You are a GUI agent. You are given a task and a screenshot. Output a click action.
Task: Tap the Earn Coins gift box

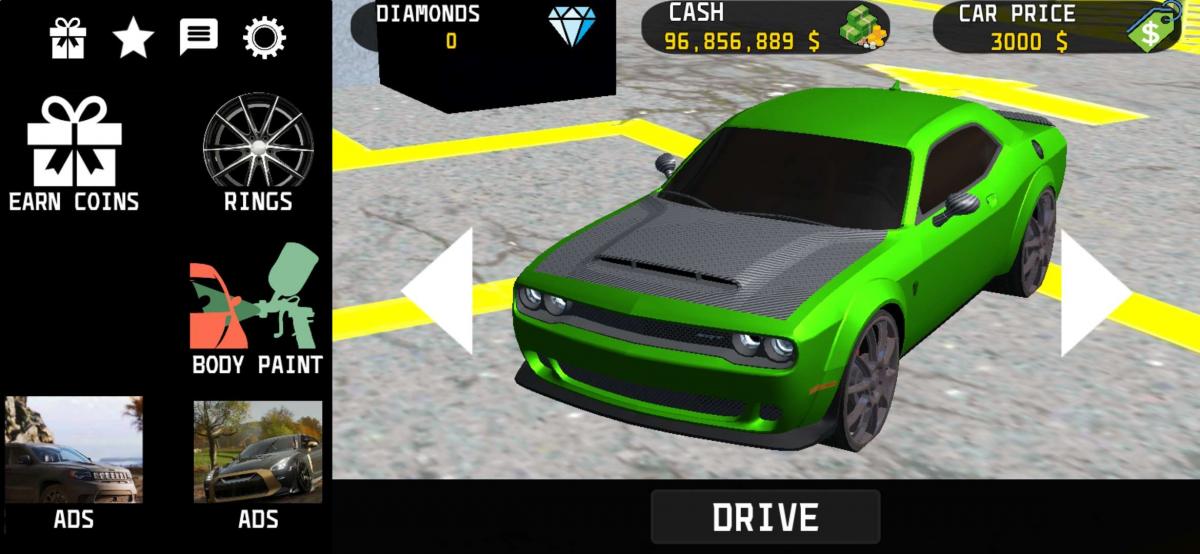[x=74, y=152]
